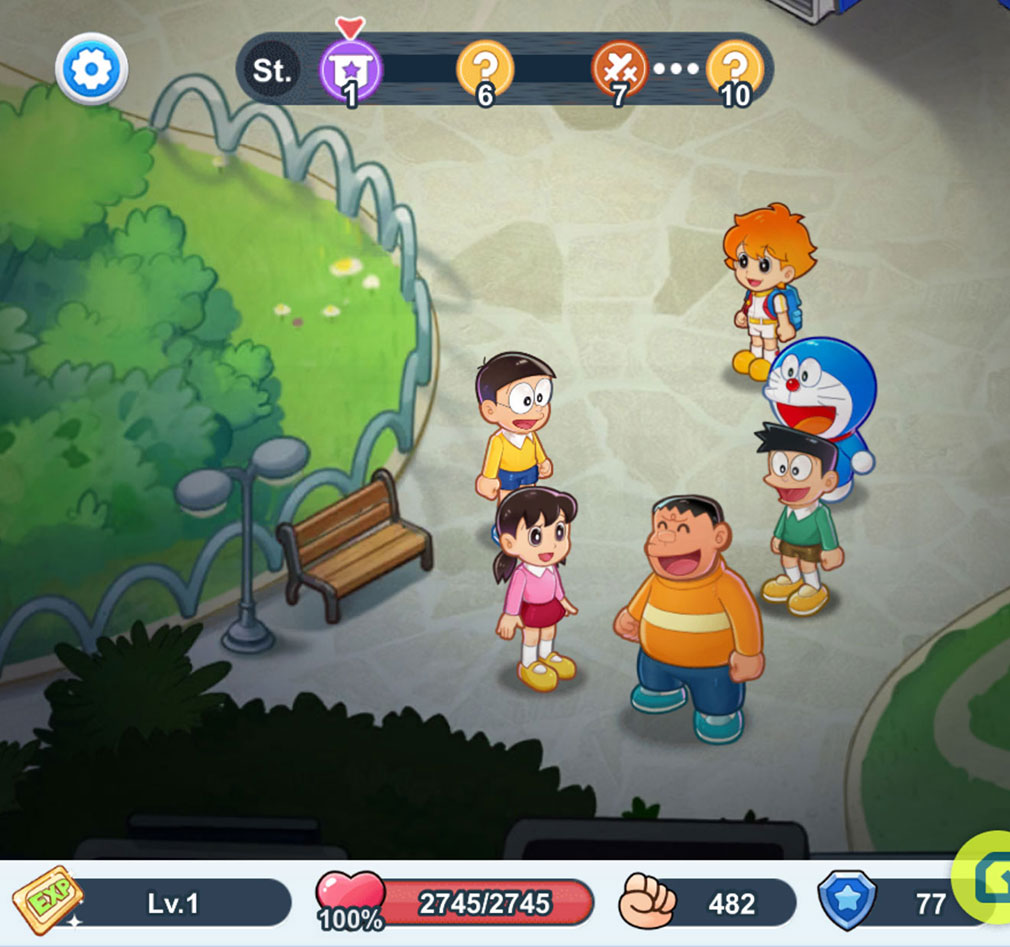
Task: Open settings with the blue gear button
Action: (x=91, y=69)
